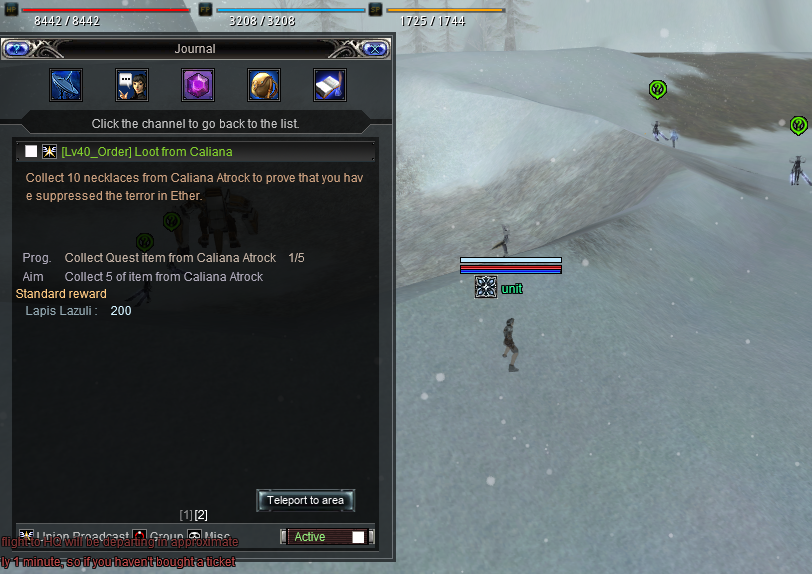
Task: Select the Misc filter icon
Action: point(194,536)
